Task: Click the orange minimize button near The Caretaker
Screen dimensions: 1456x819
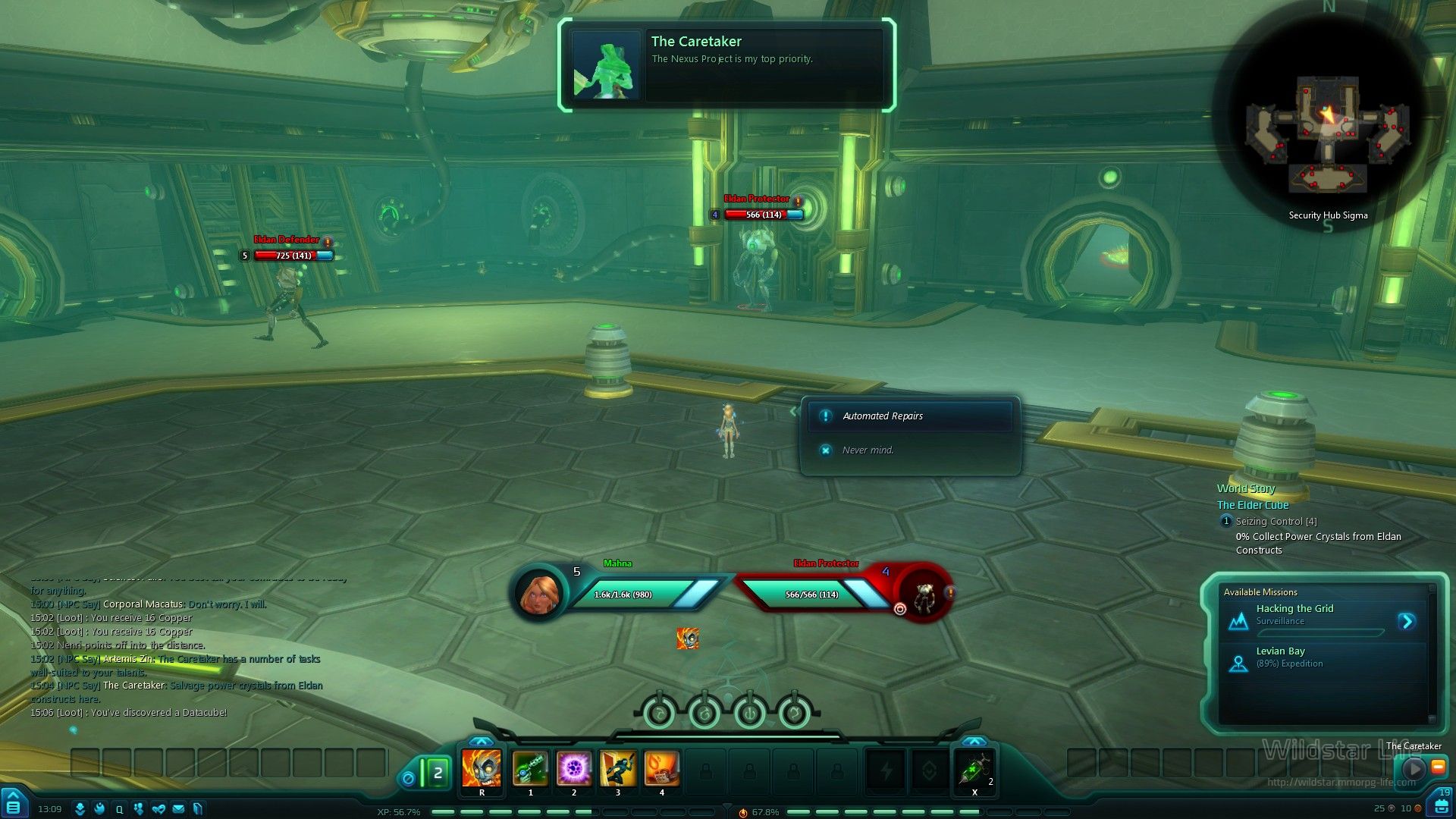Action: click(1437, 767)
